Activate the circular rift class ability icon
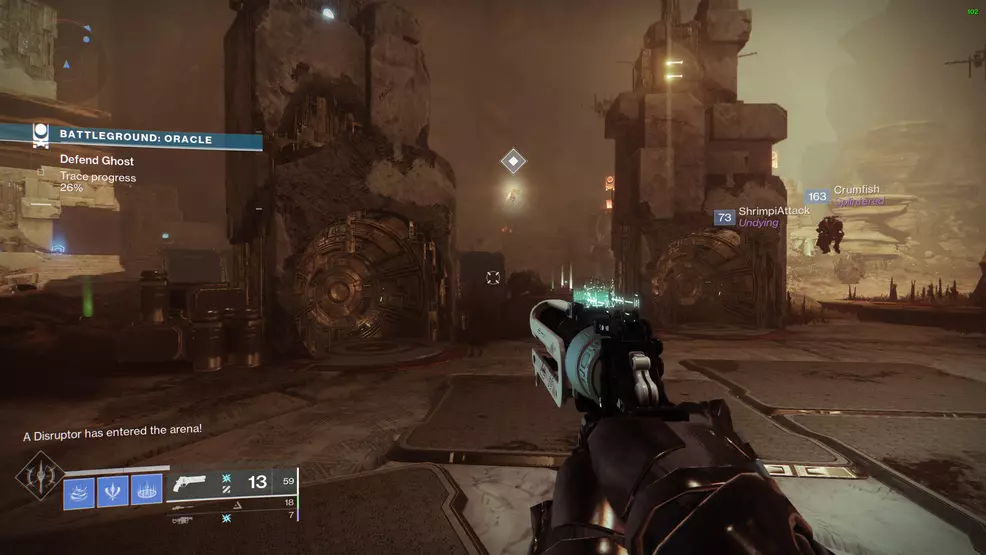Image resolution: width=986 pixels, height=555 pixels. [146, 491]
